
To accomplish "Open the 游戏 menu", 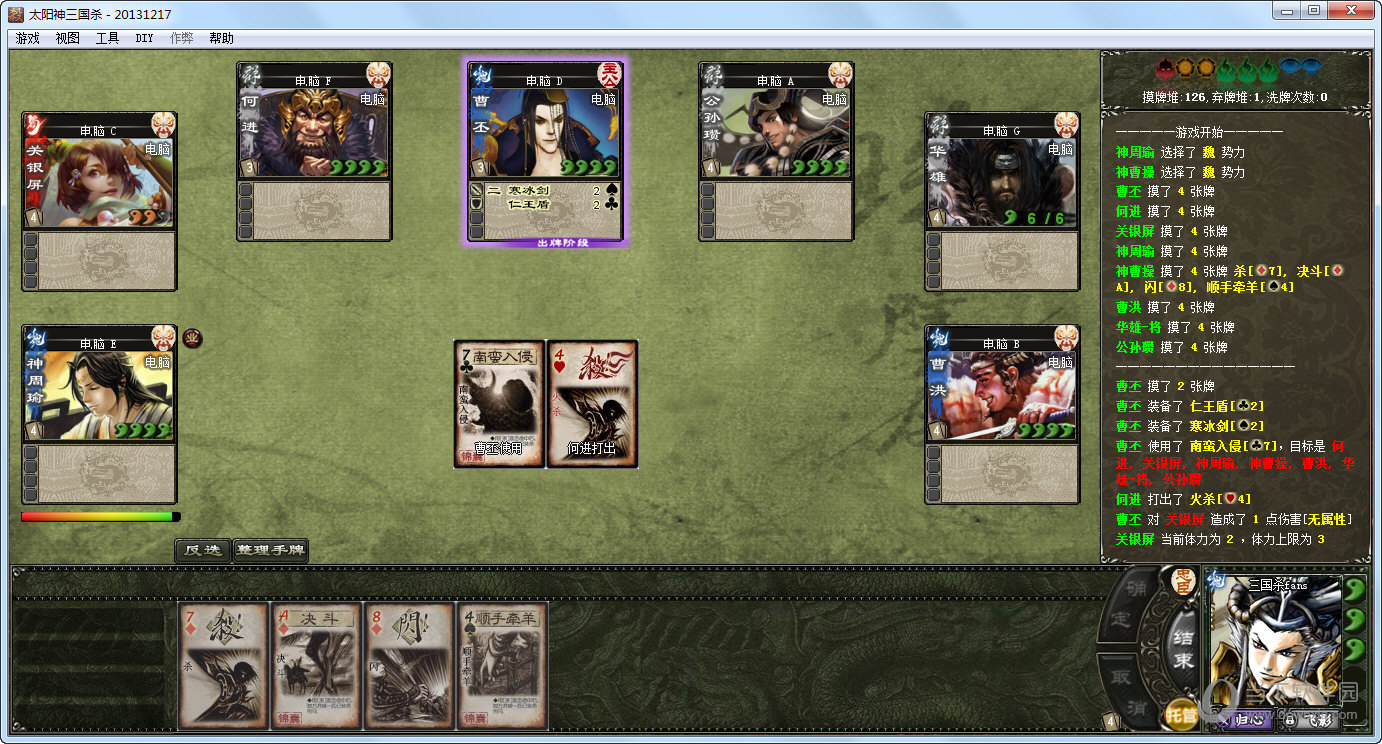I will click(x=27, y=38).
